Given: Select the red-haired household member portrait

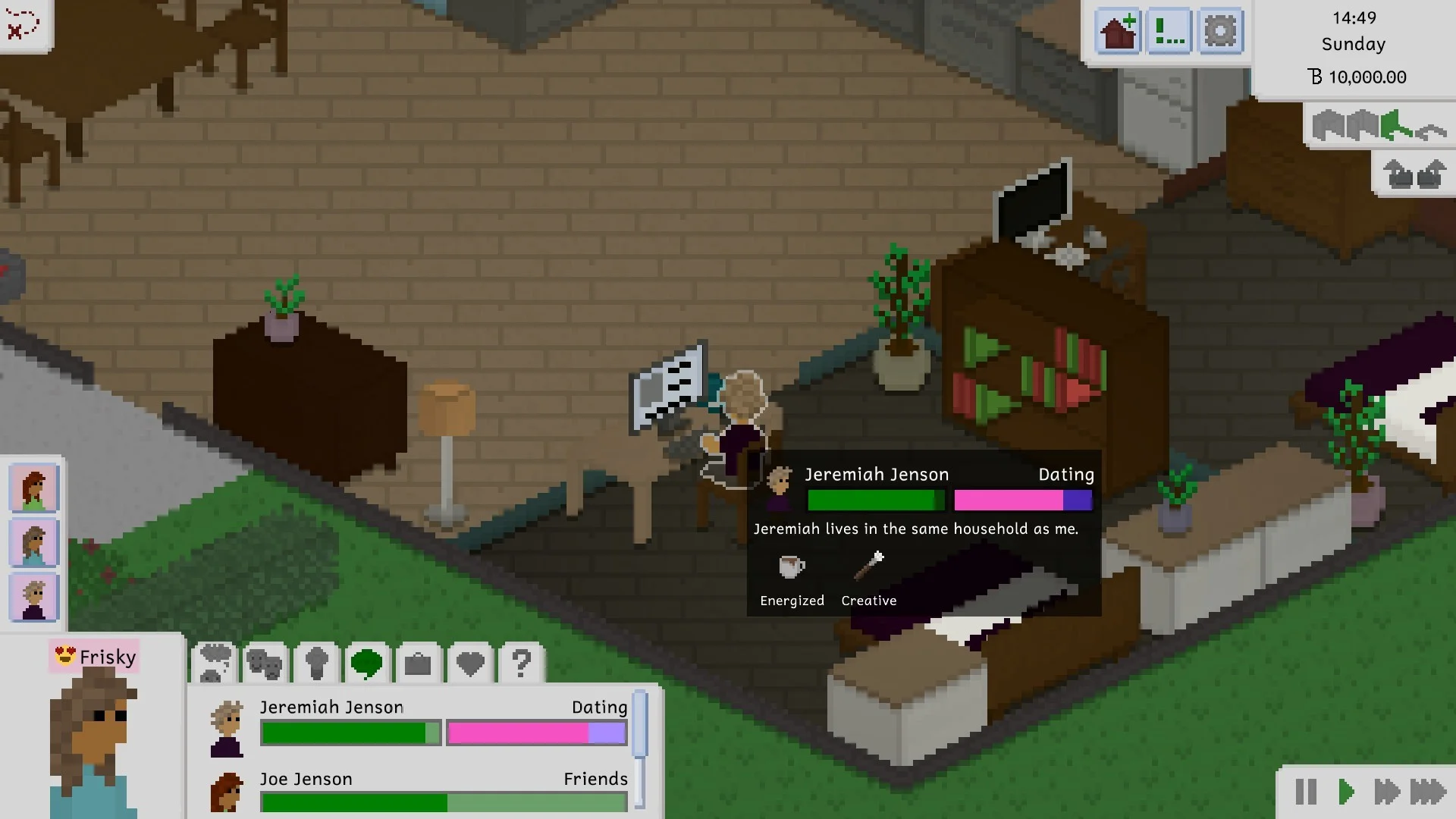Looking at the screenshot, I should pos(34,489).
